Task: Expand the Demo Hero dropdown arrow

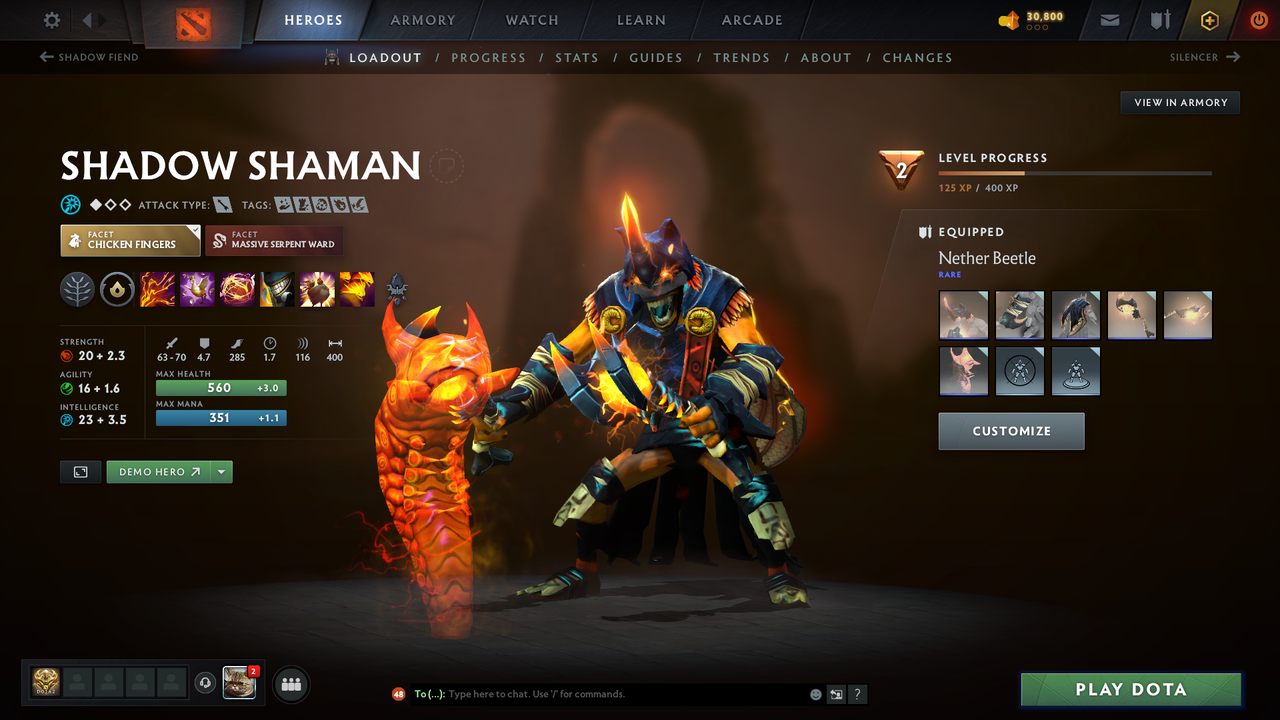Action: pos(221,471)
